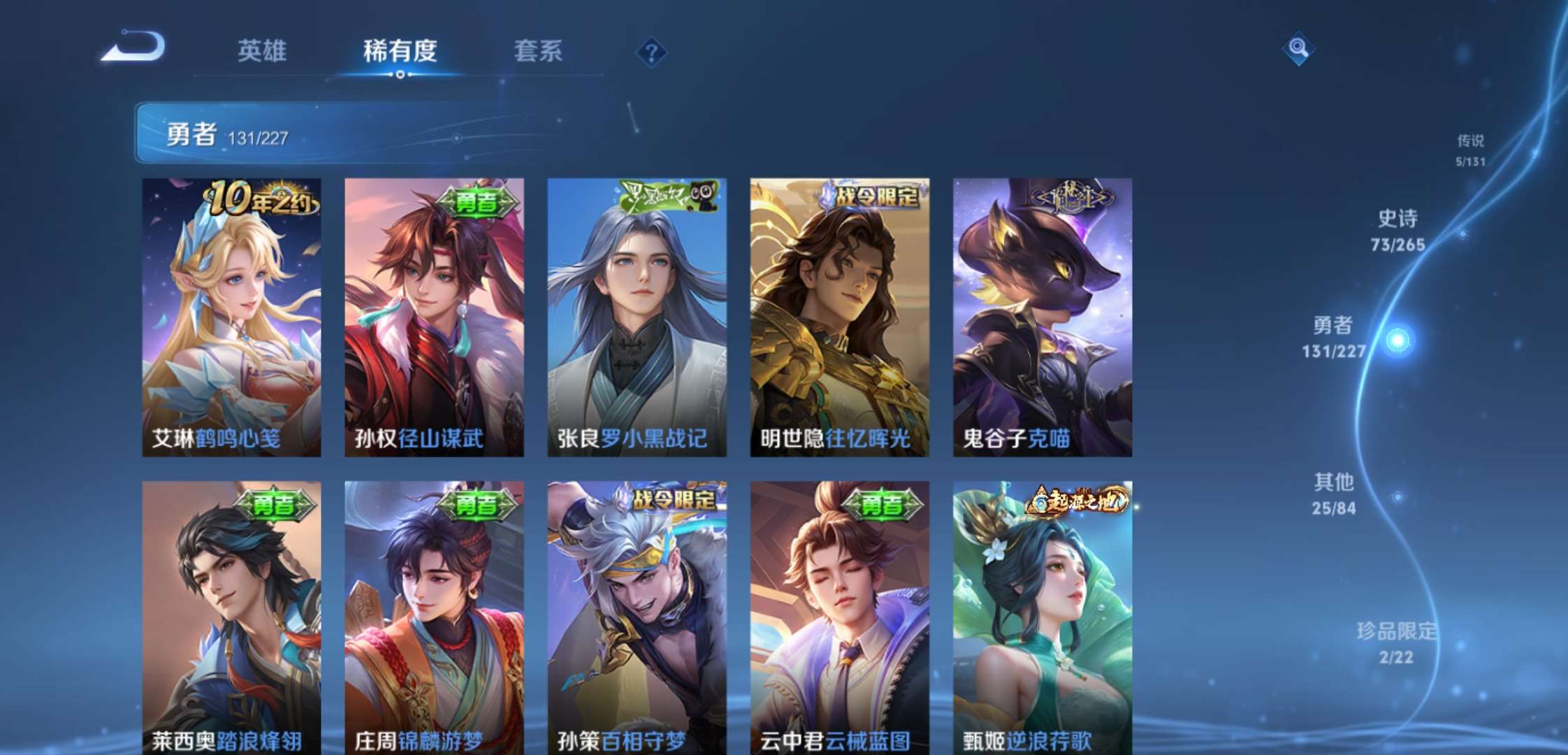The height and width of the screenshot is (755, 1568).
Task: Click the back arrow button
Action: [133, 48]
